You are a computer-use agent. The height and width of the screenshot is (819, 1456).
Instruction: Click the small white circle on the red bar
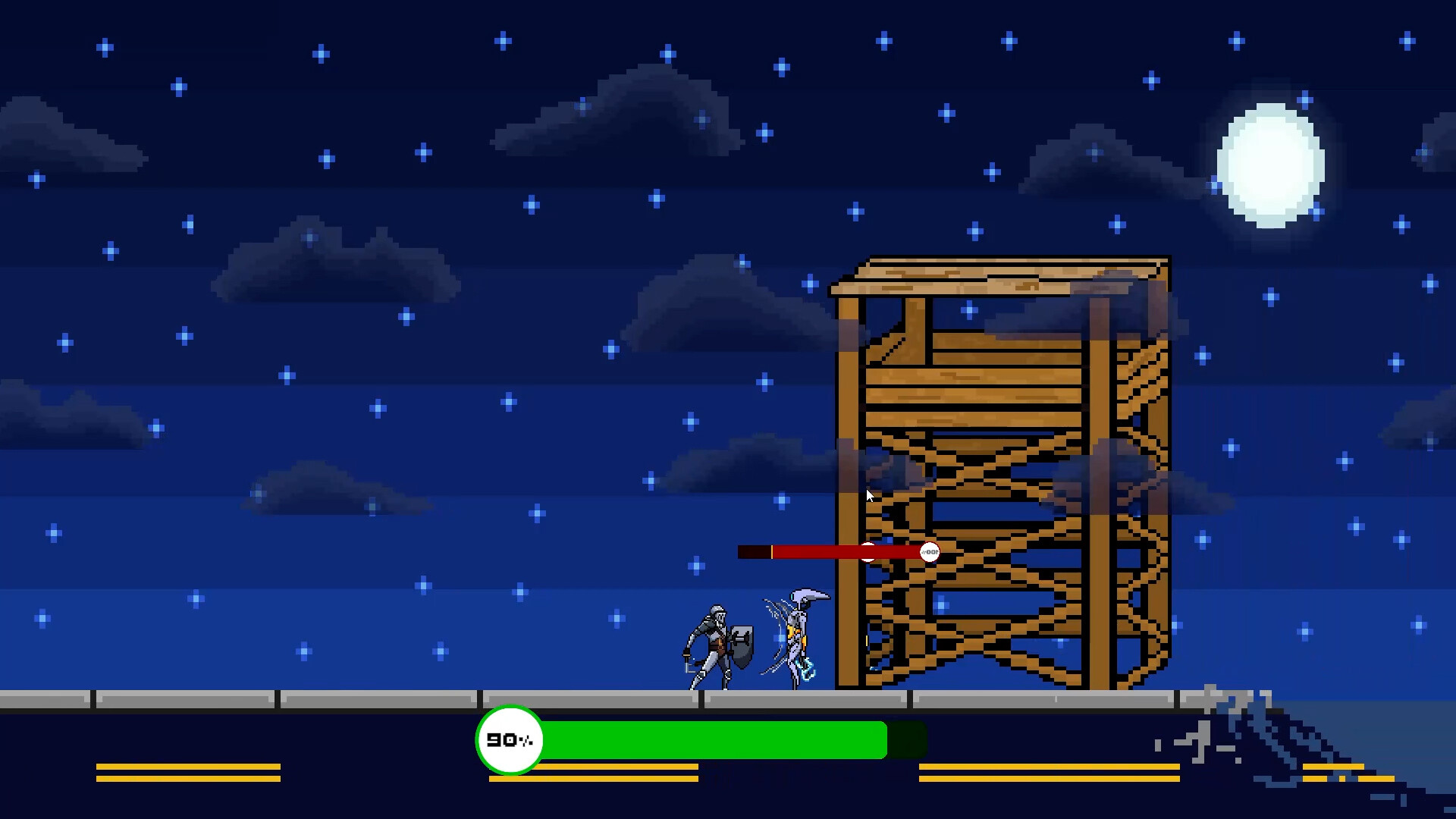pos(868,552)
